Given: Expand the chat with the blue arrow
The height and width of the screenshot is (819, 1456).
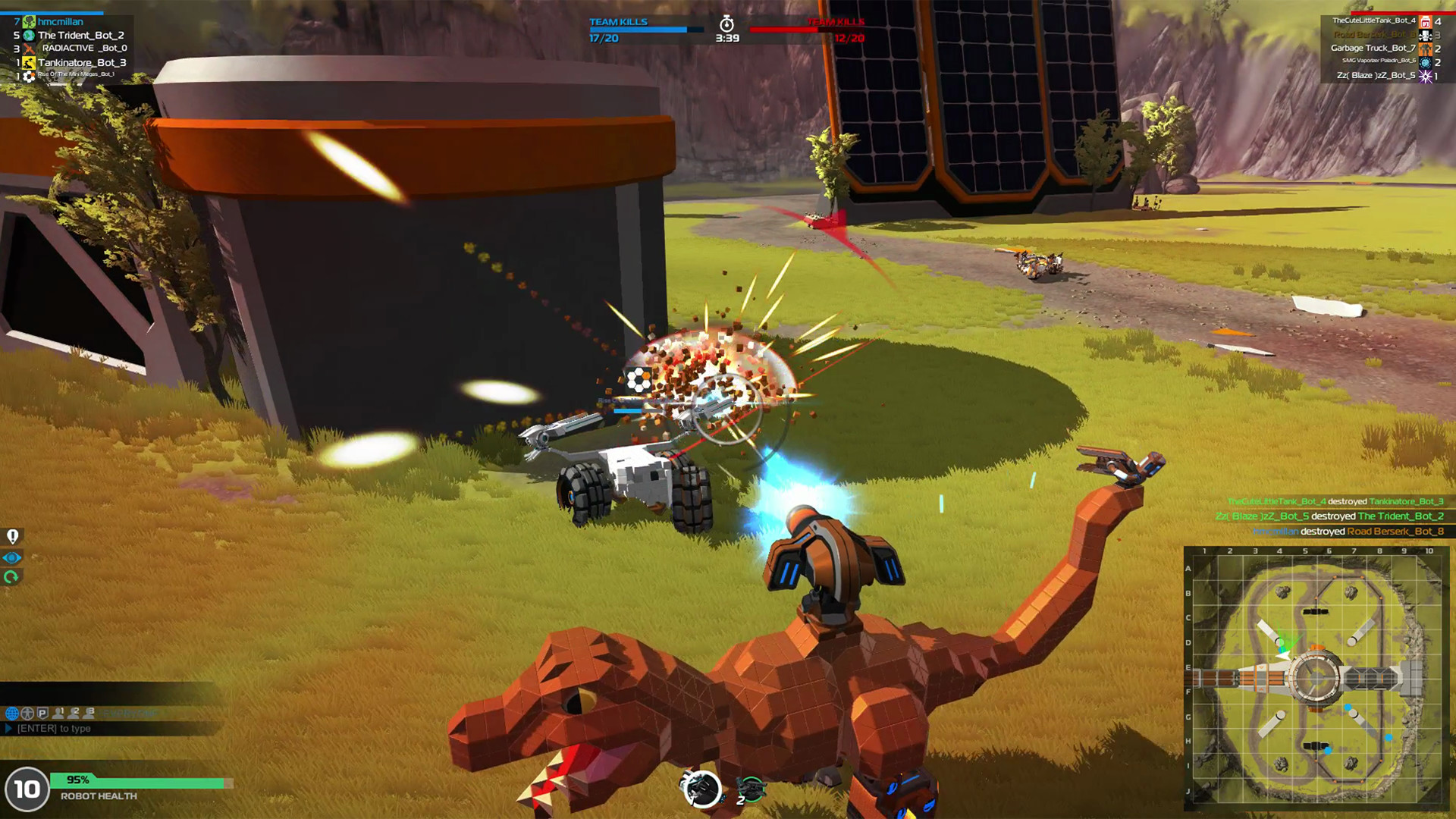Looking at the screenshot, I should pos(8,728).
